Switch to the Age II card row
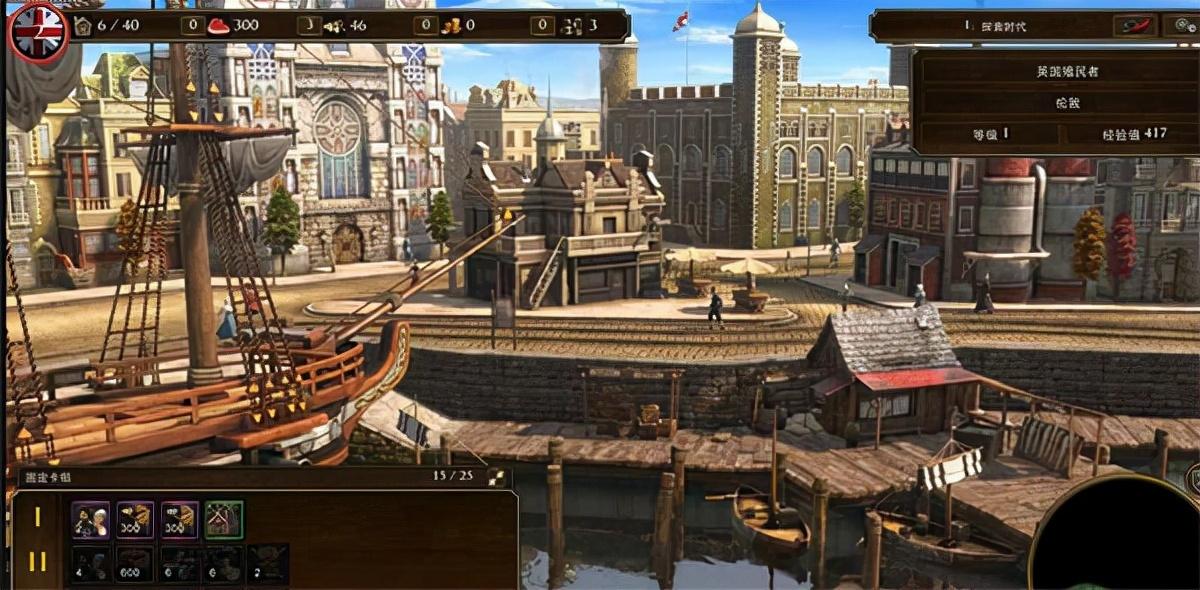 [37, 561]
